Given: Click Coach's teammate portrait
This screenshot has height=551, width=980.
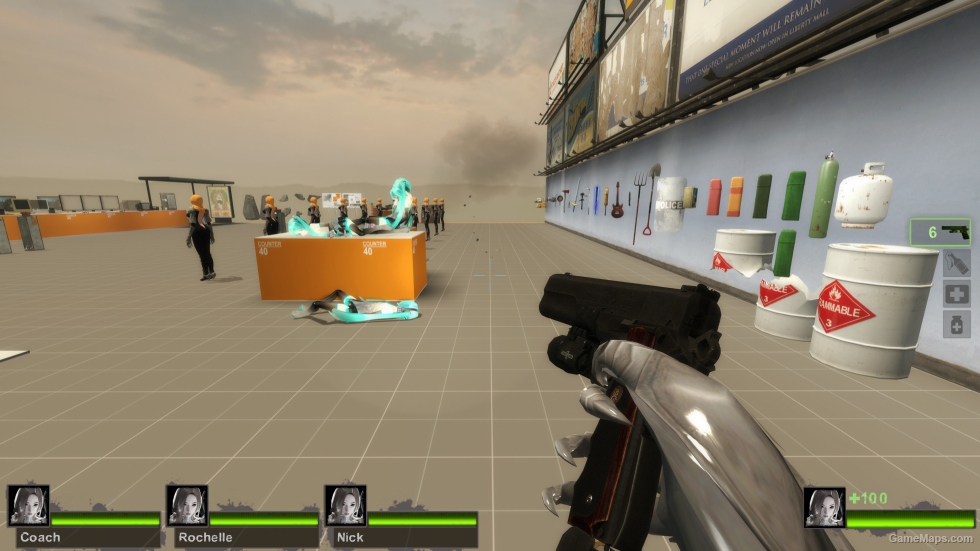Looking at the screenshot, I should click(x=28, y=506).
